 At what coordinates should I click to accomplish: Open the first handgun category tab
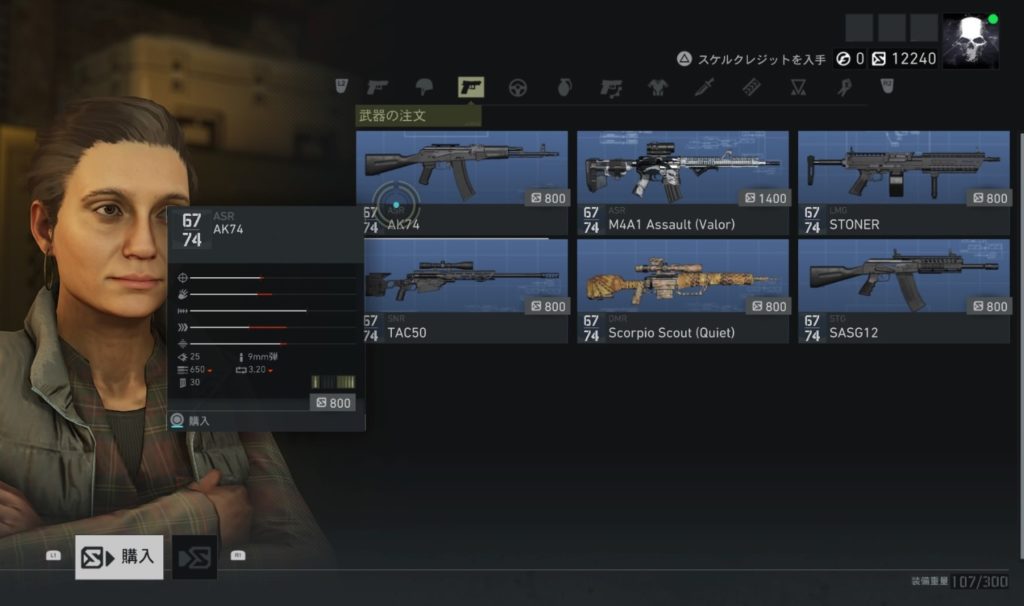[377, 88]
